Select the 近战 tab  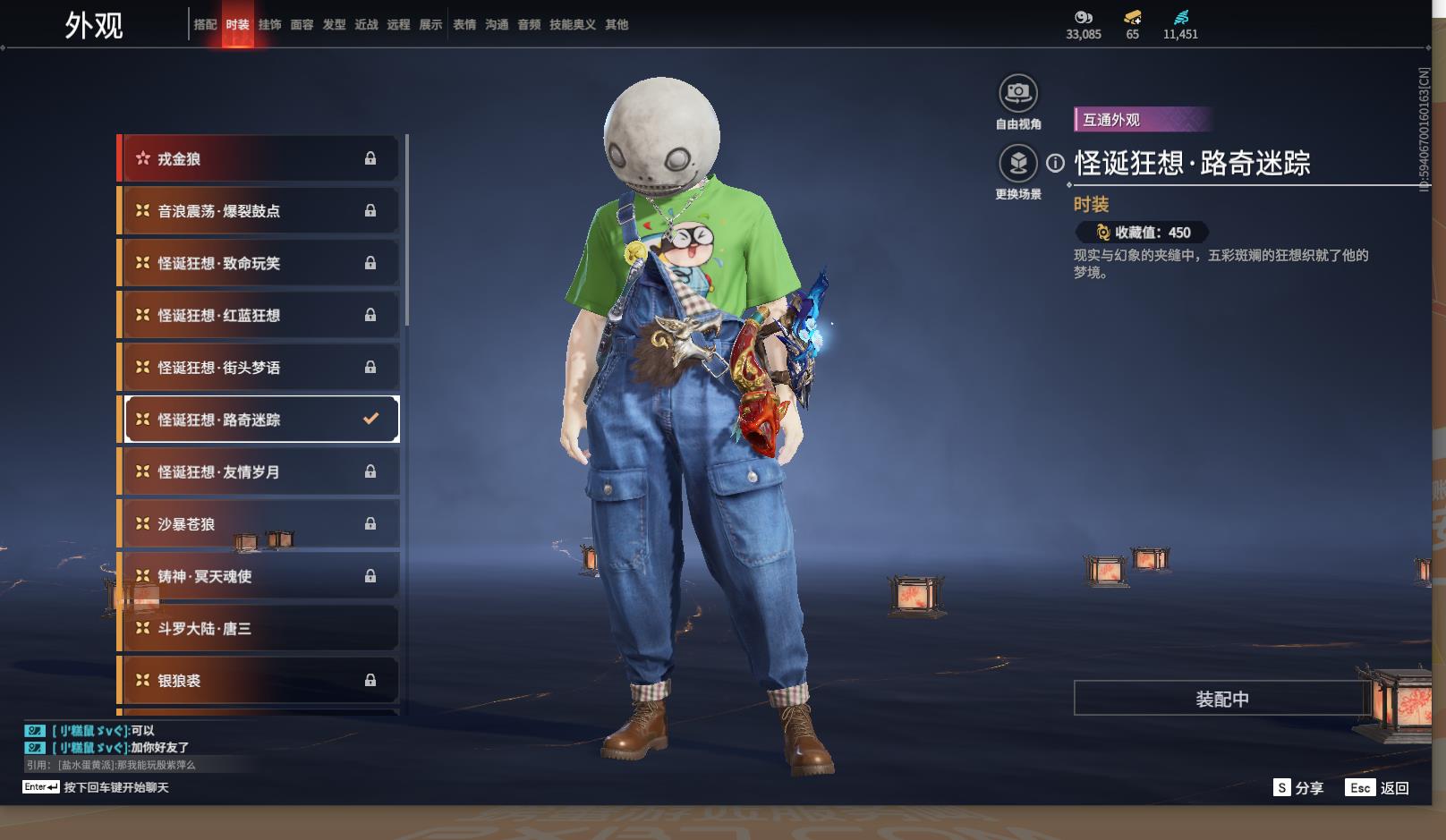pos(366,25)
